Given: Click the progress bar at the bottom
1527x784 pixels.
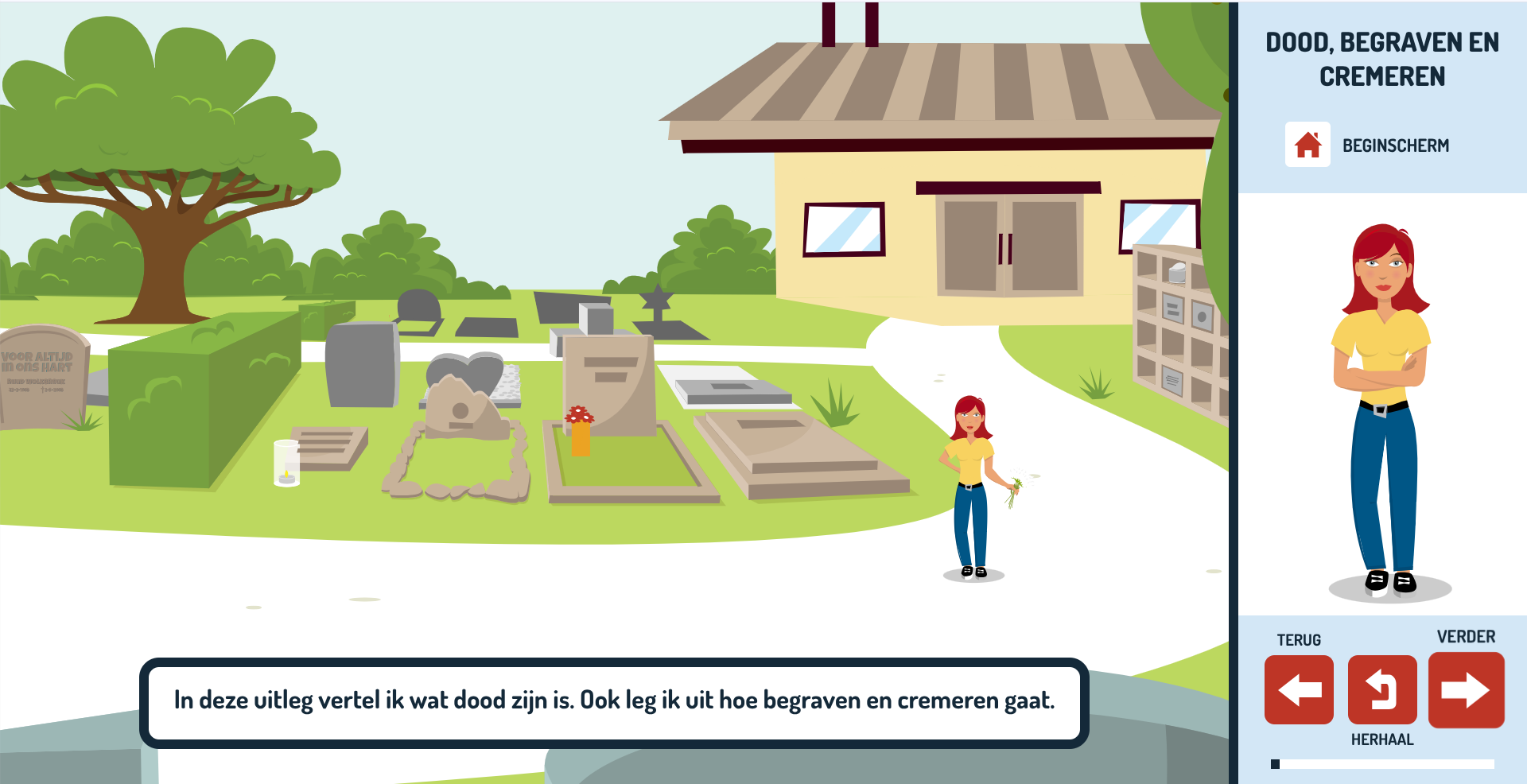Looking at the screenshot, I should [1382, 764].
